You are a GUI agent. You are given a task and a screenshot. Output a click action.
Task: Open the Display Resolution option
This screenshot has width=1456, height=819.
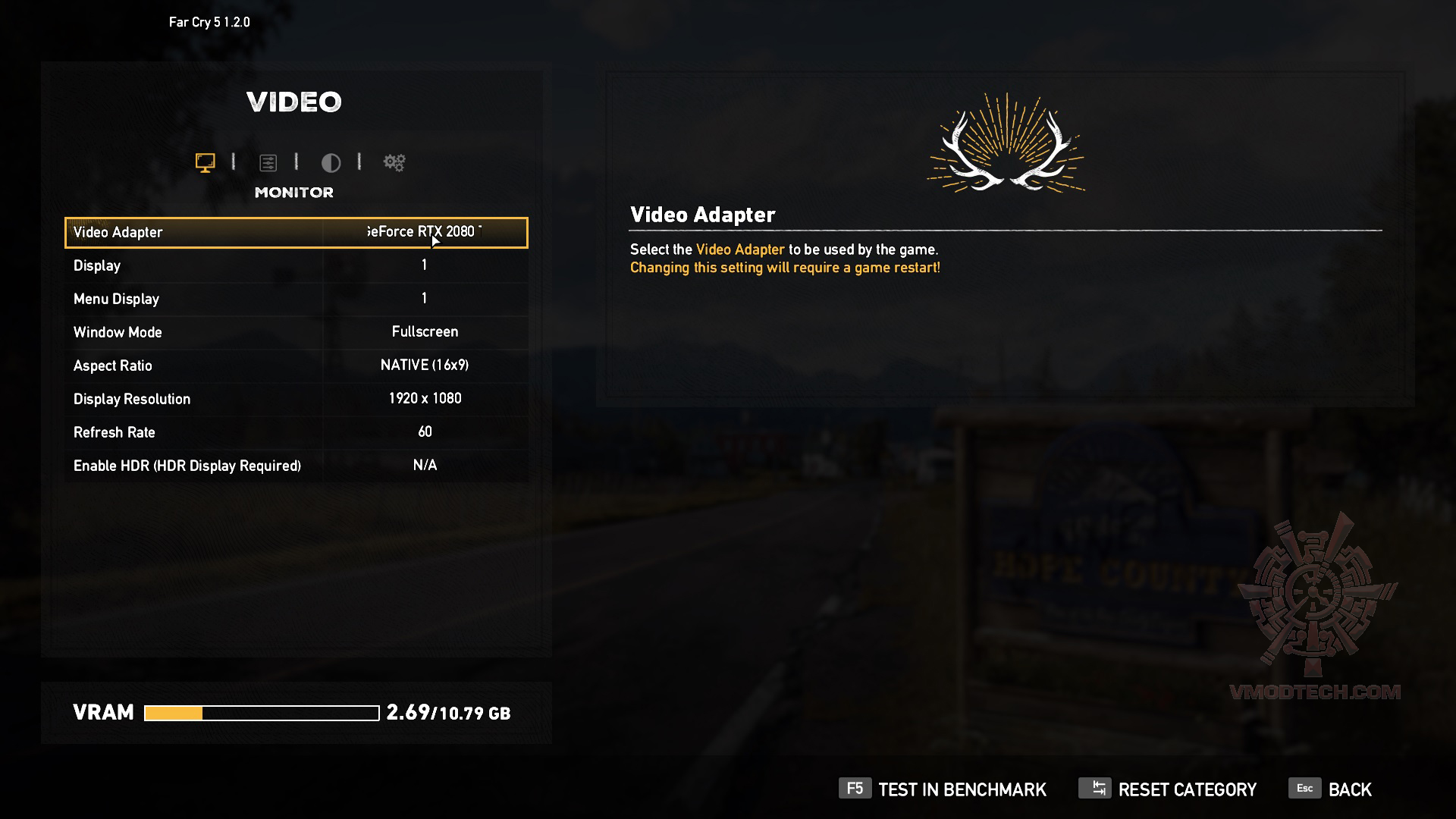(296, 399)
